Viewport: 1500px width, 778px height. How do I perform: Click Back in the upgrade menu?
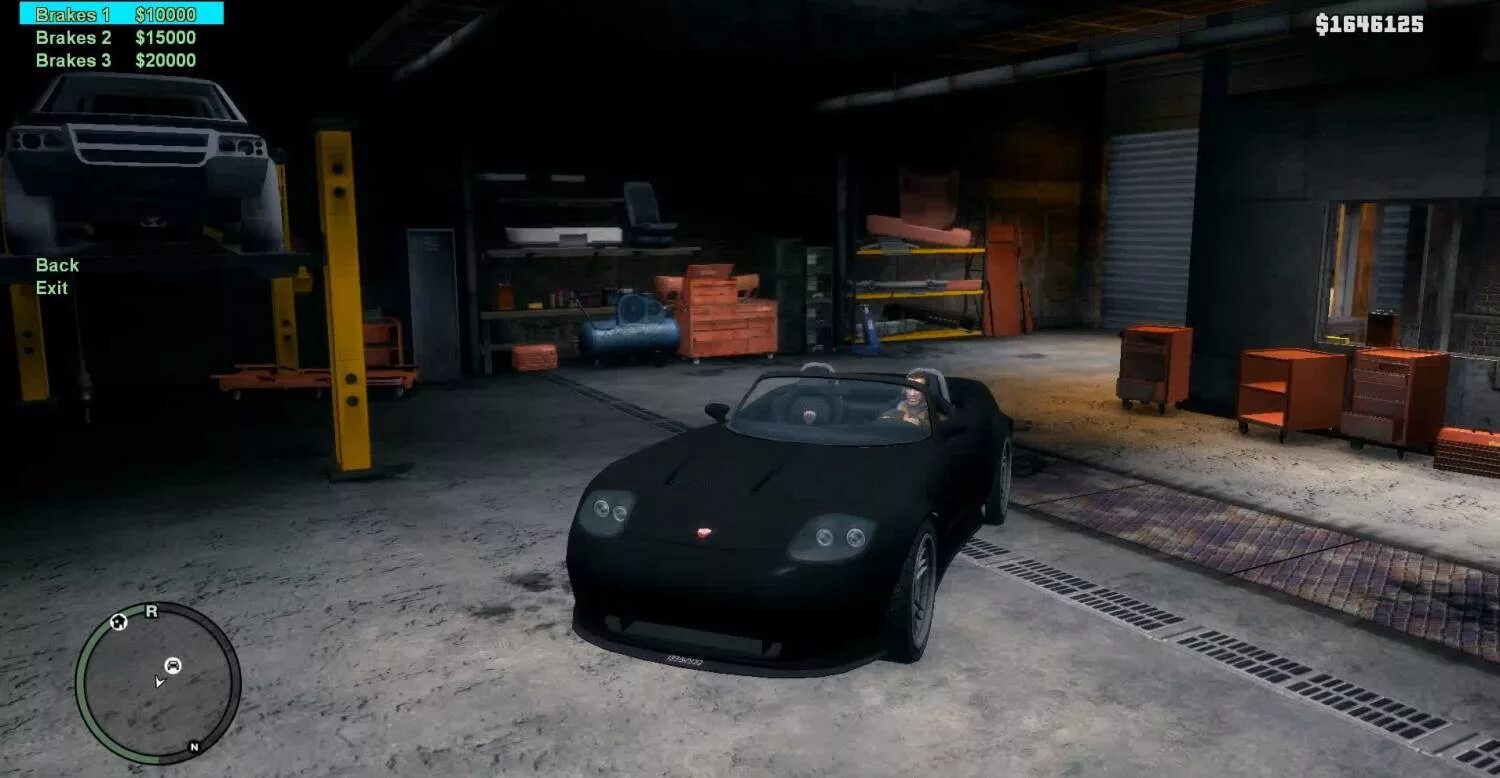(57, 265)
